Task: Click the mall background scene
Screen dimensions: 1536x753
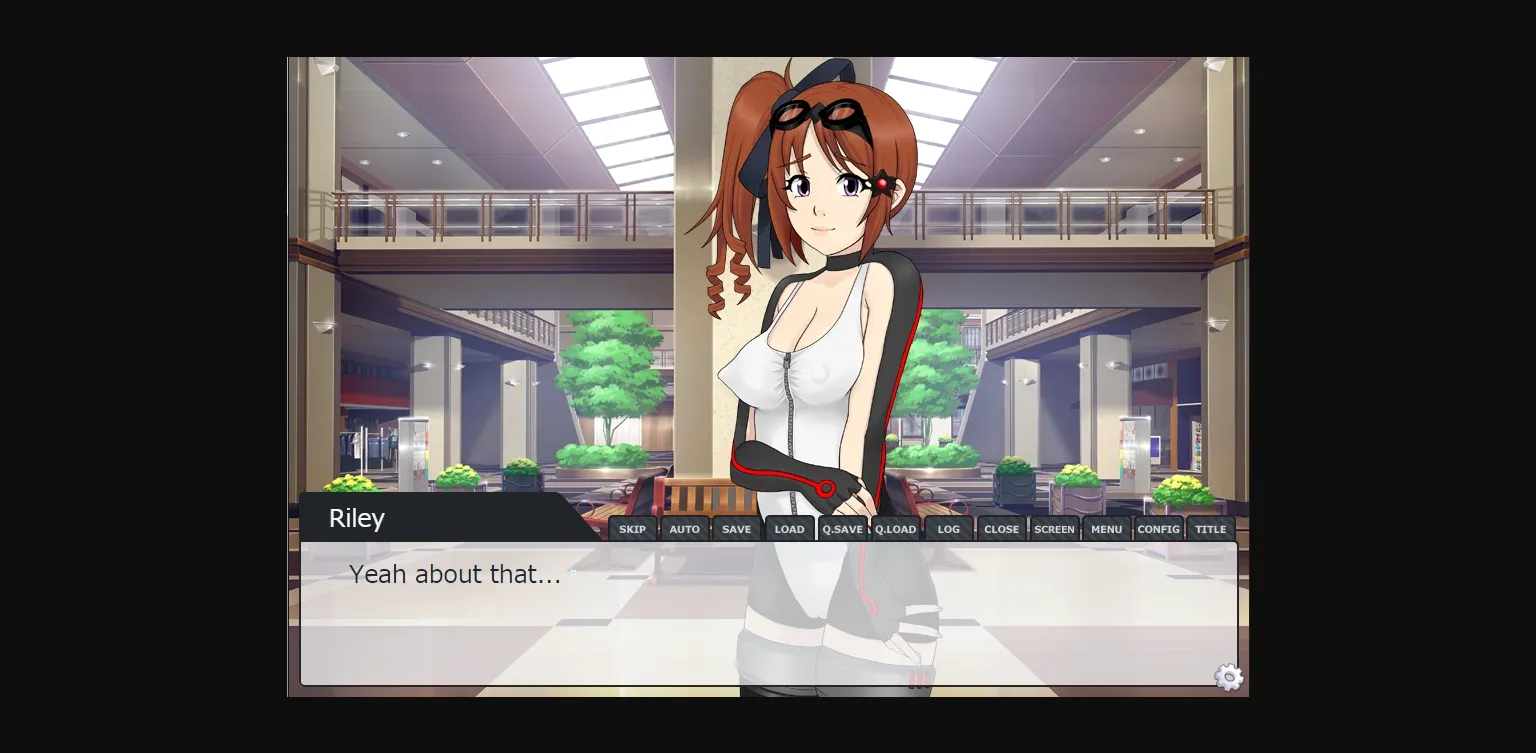Action: coord(450,300)
